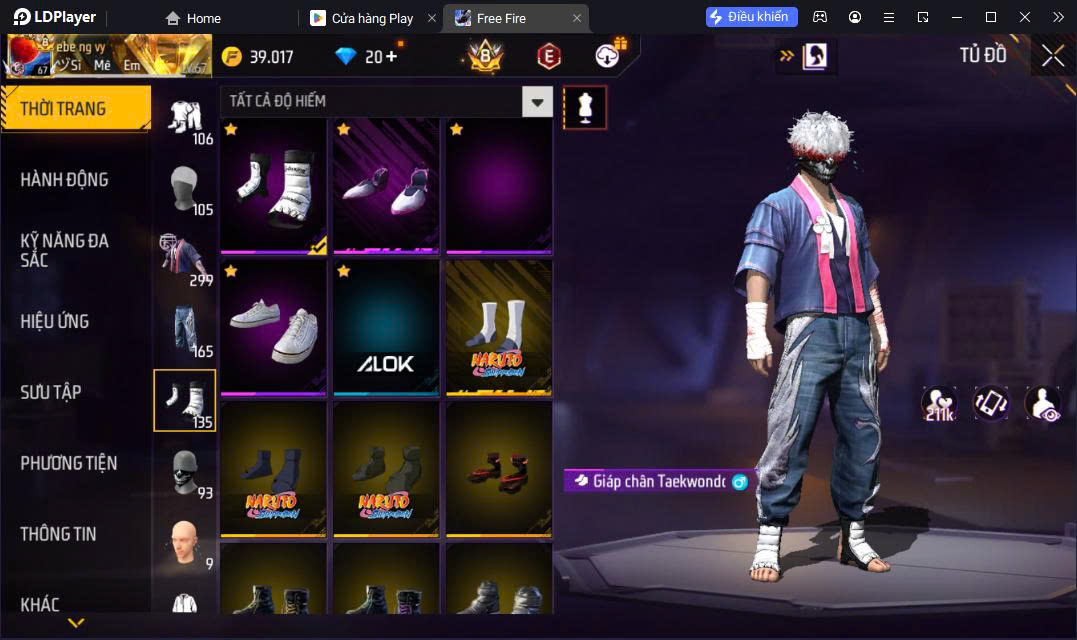
Task: Select the white Taekwondo foot guards item
Action: click(x=274, y=185)
